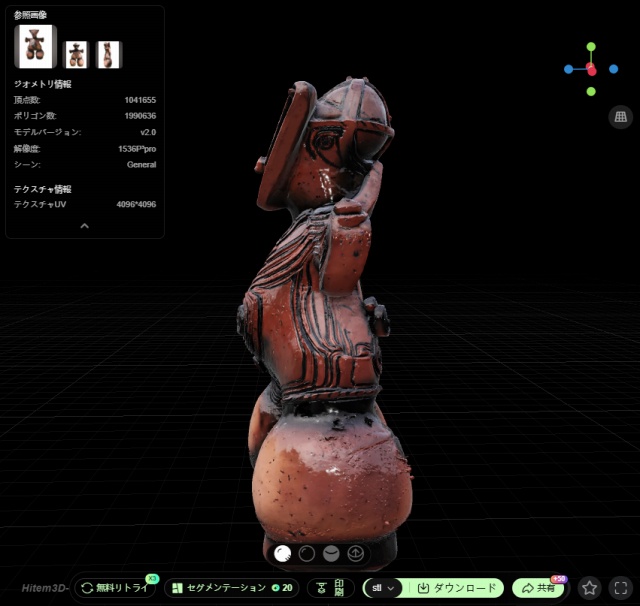Enter fullscreen with the corner-brackets icon
The width and height of the screenshot is (640, 606).
[x=620, y=588]
